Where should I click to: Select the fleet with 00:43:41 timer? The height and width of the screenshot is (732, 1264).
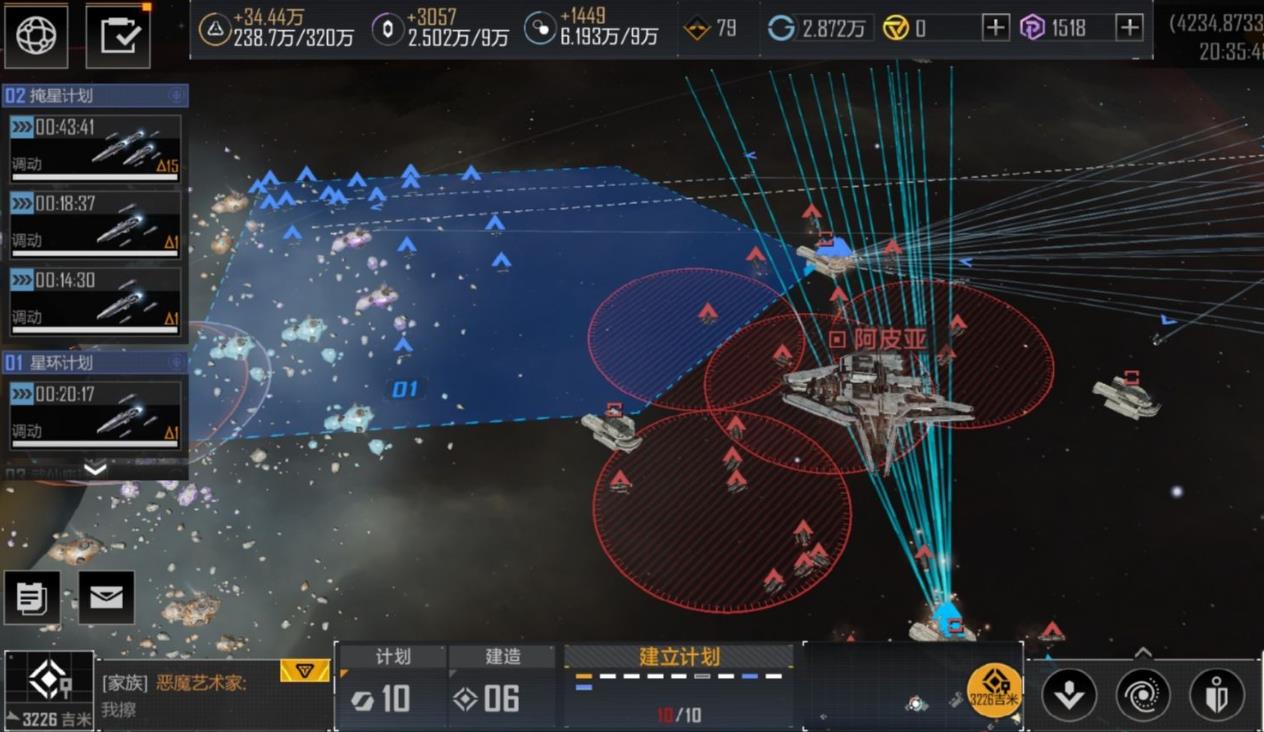click(95, 148)
